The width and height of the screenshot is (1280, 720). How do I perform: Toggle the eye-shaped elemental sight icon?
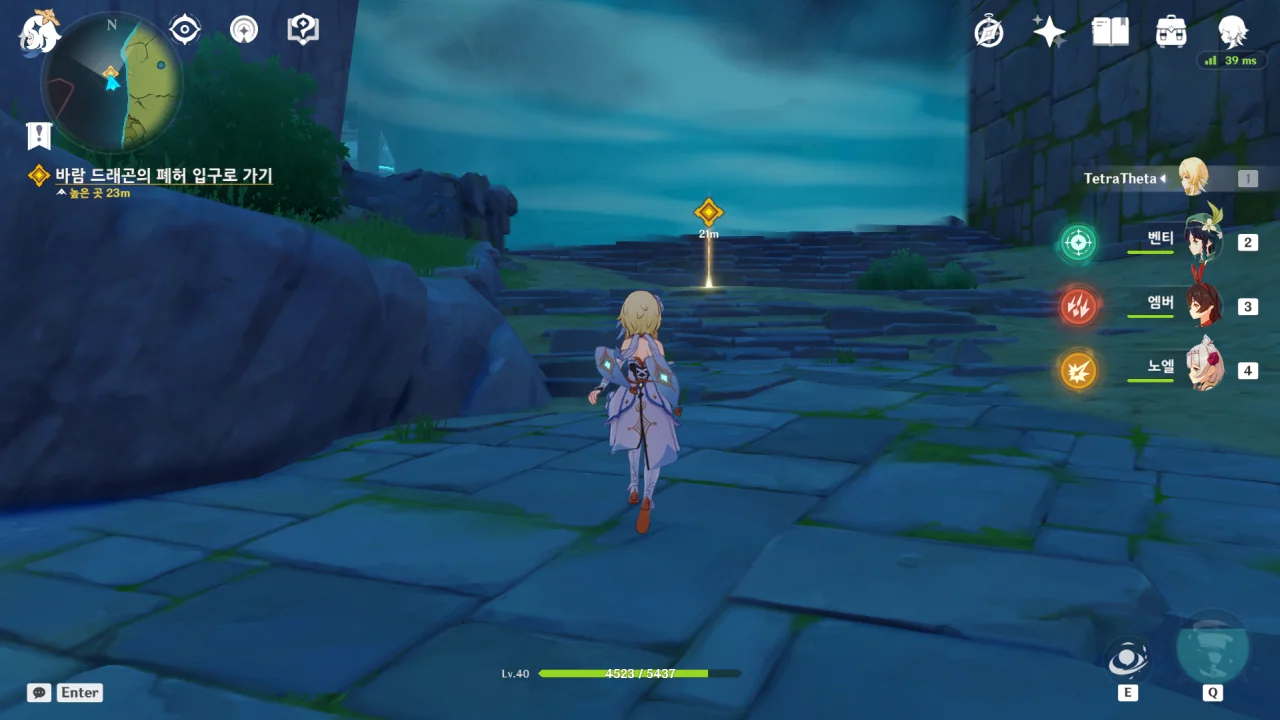tap(185, 30)
